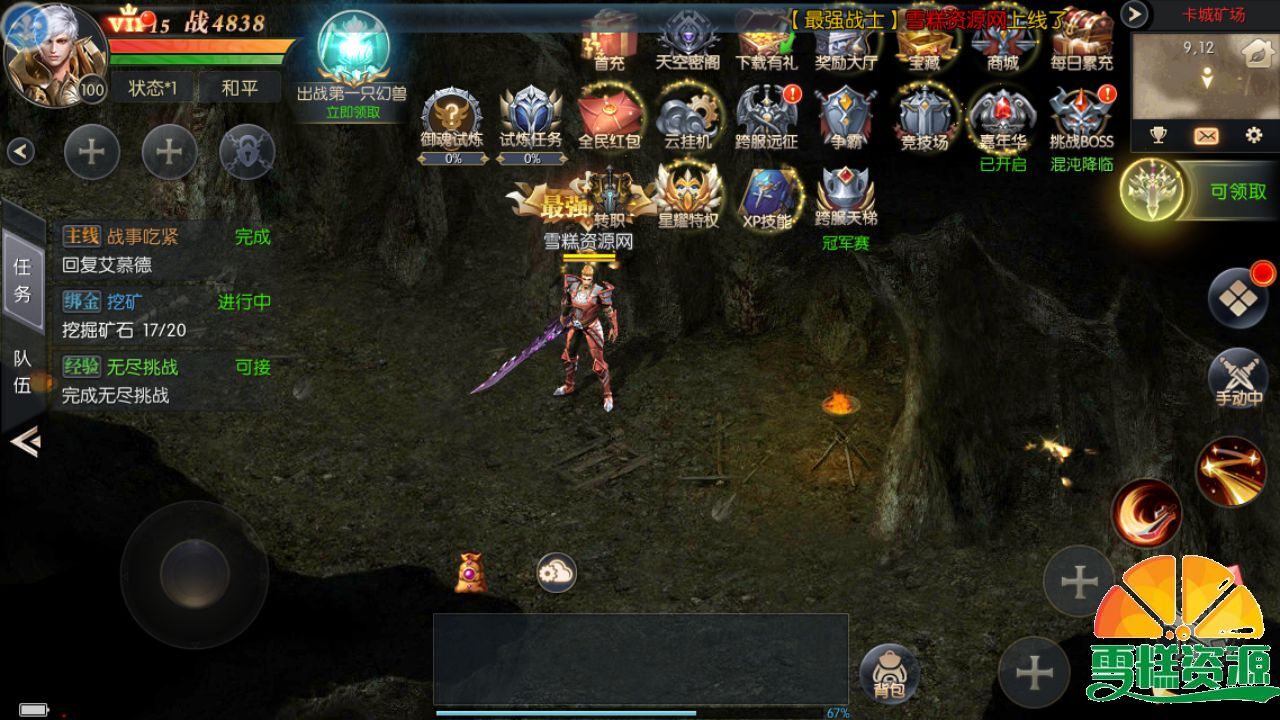Enter the 竞技场 arena
Viewport: 1280px width, 720px height.
click(923, 116)
